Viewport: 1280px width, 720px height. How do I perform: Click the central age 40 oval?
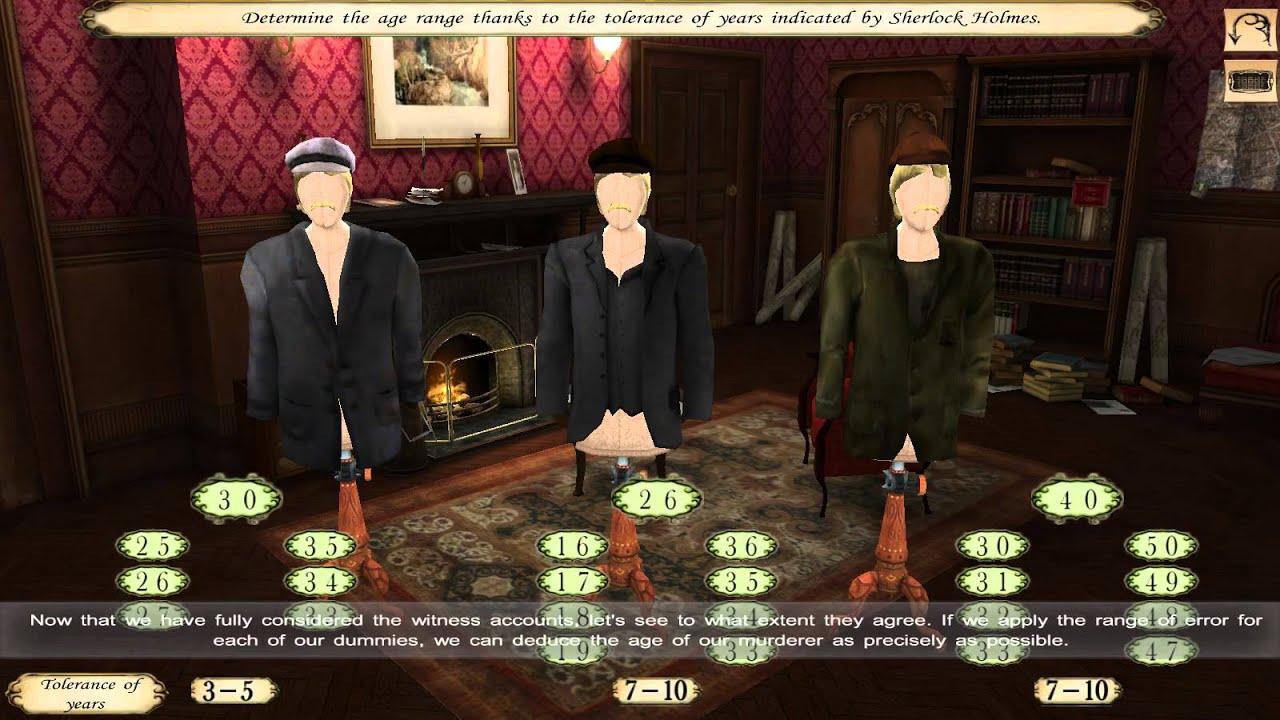pyautogui.click(x=1077, y=499)
